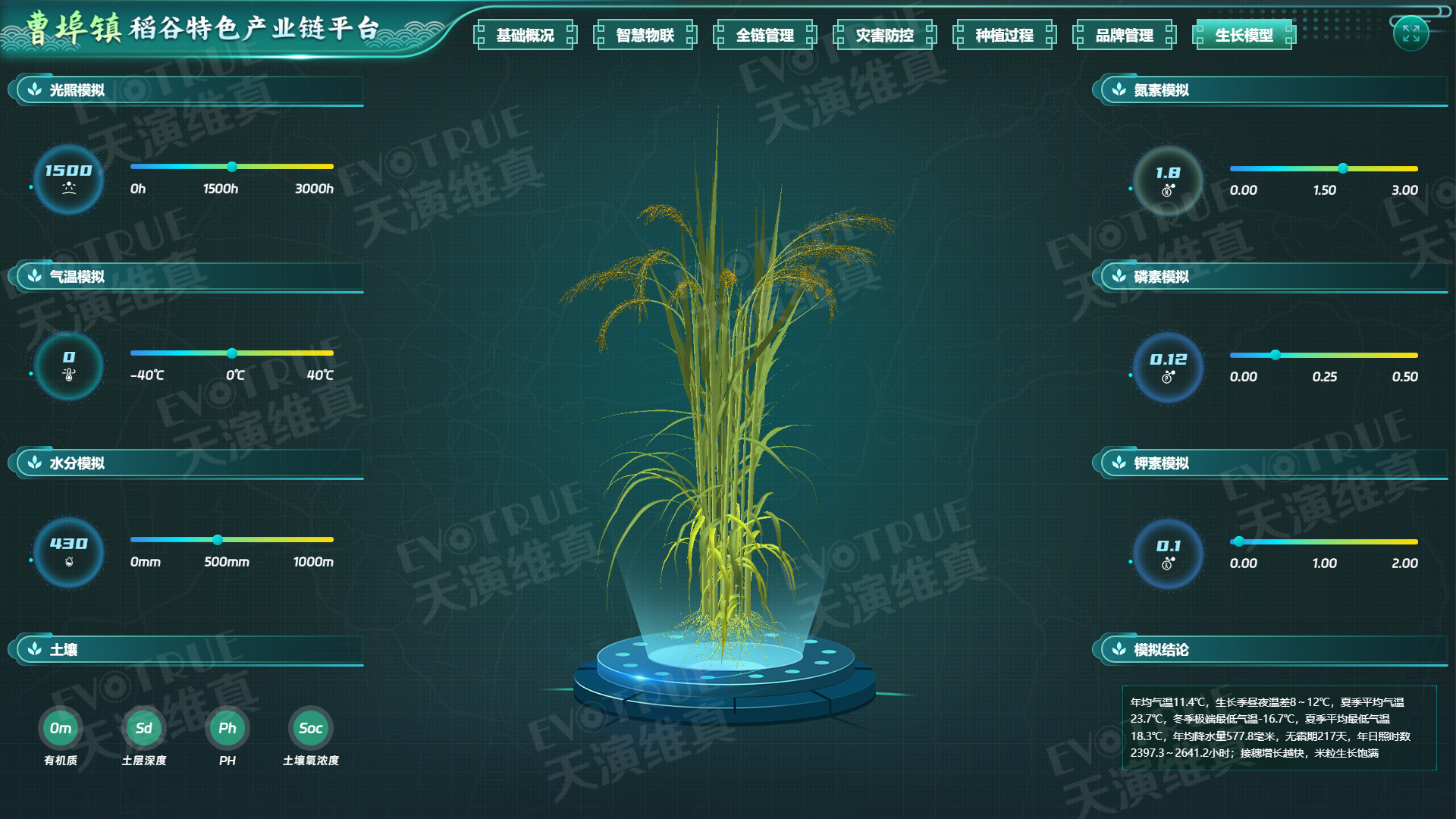Open the 灾害防控 tab
This screenshot has height=819, width=1456.
[885, 34]
